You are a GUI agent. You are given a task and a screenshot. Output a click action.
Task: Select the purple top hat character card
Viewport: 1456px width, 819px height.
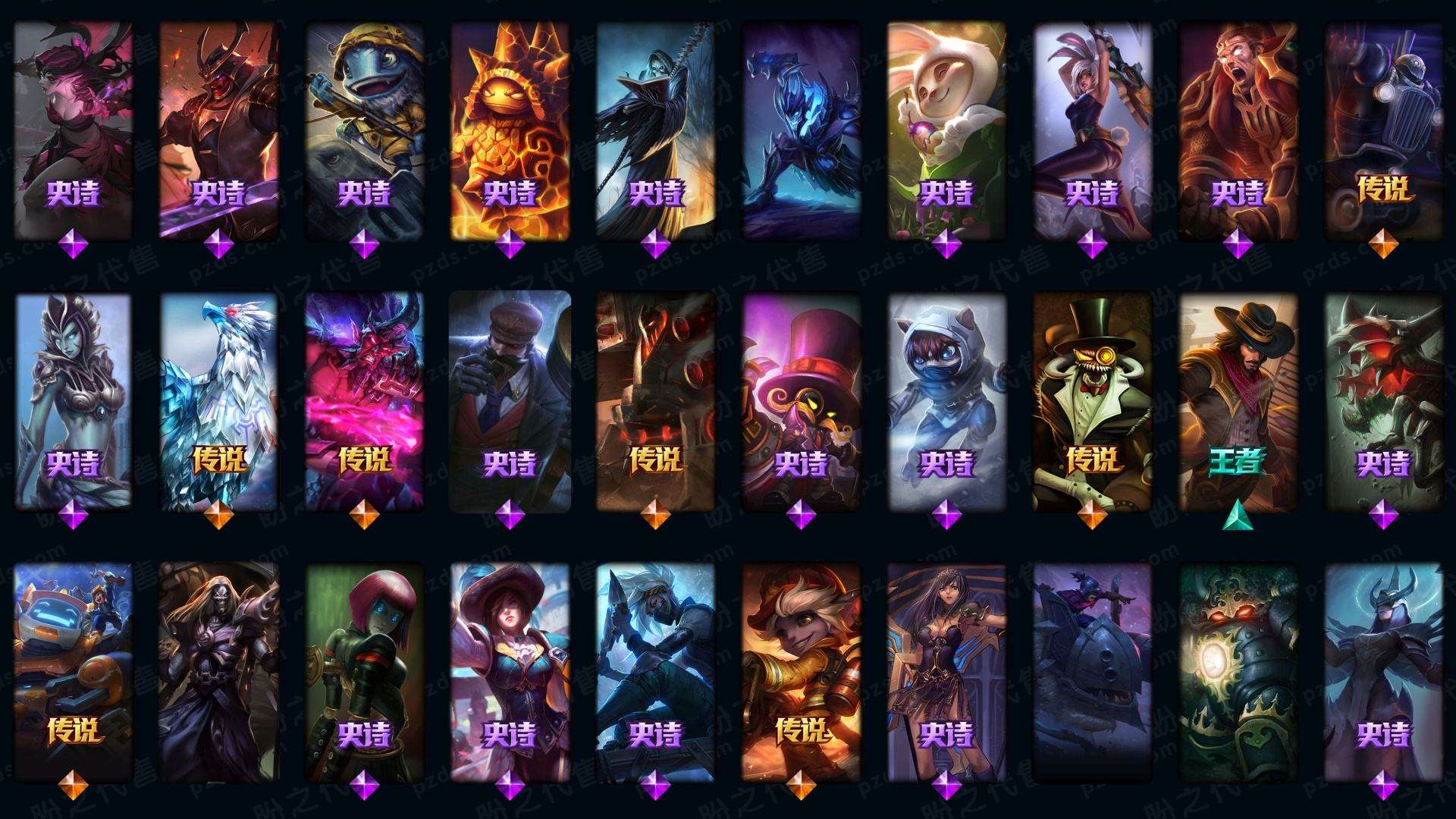click(801, 400)
